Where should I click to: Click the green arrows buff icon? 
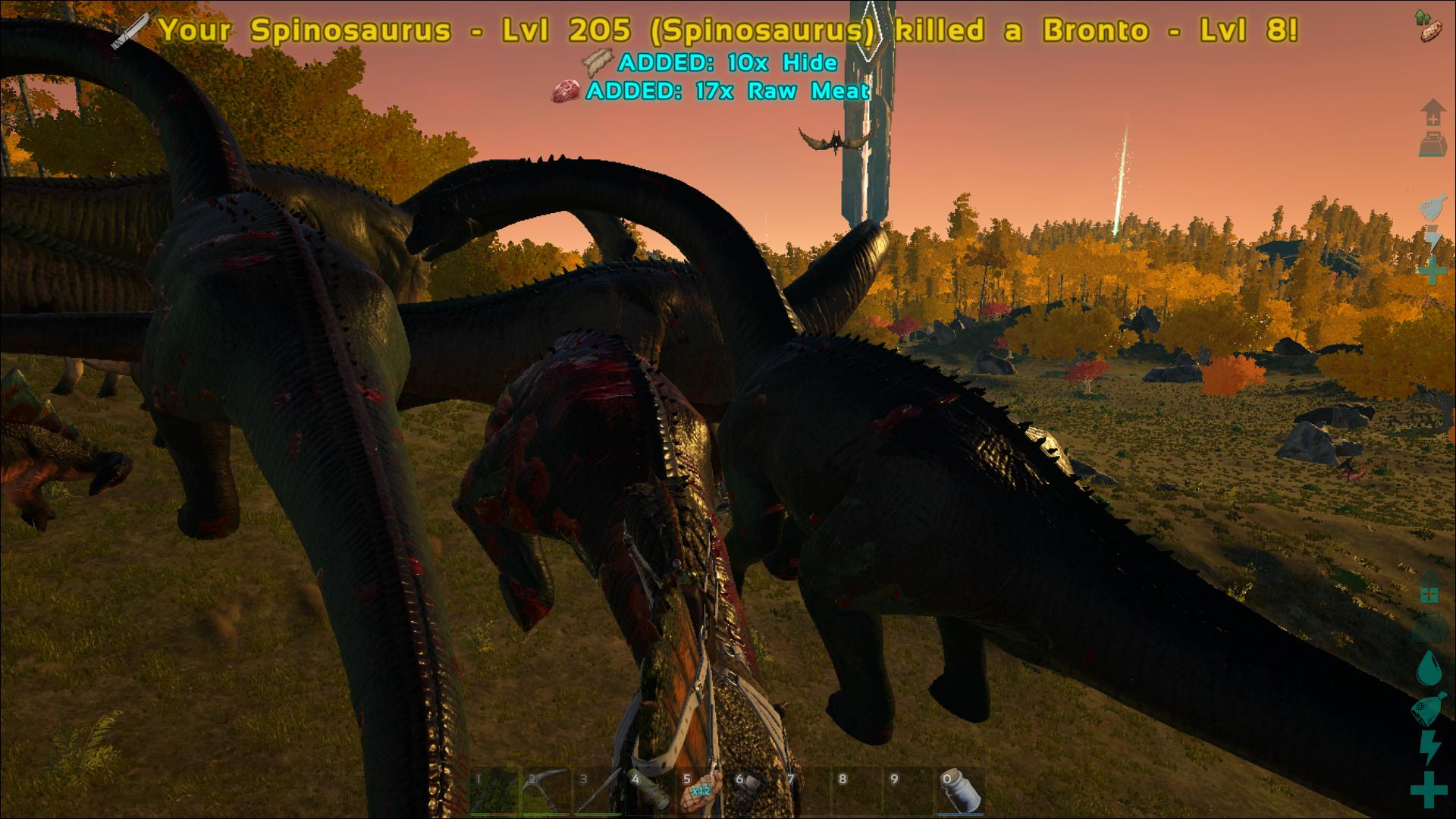click(1422, 17)
